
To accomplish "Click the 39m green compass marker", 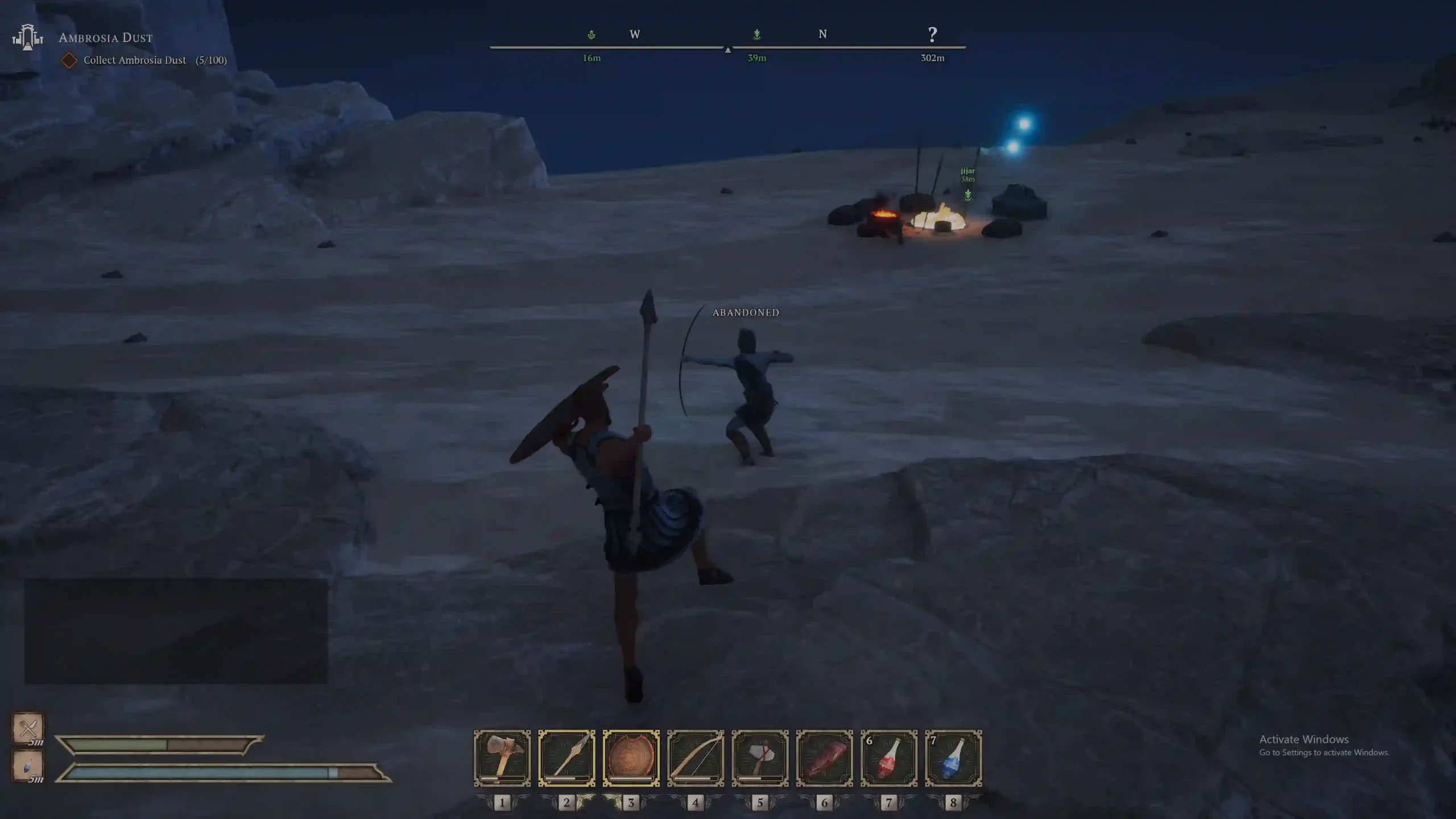I will (x=757, y=35).
